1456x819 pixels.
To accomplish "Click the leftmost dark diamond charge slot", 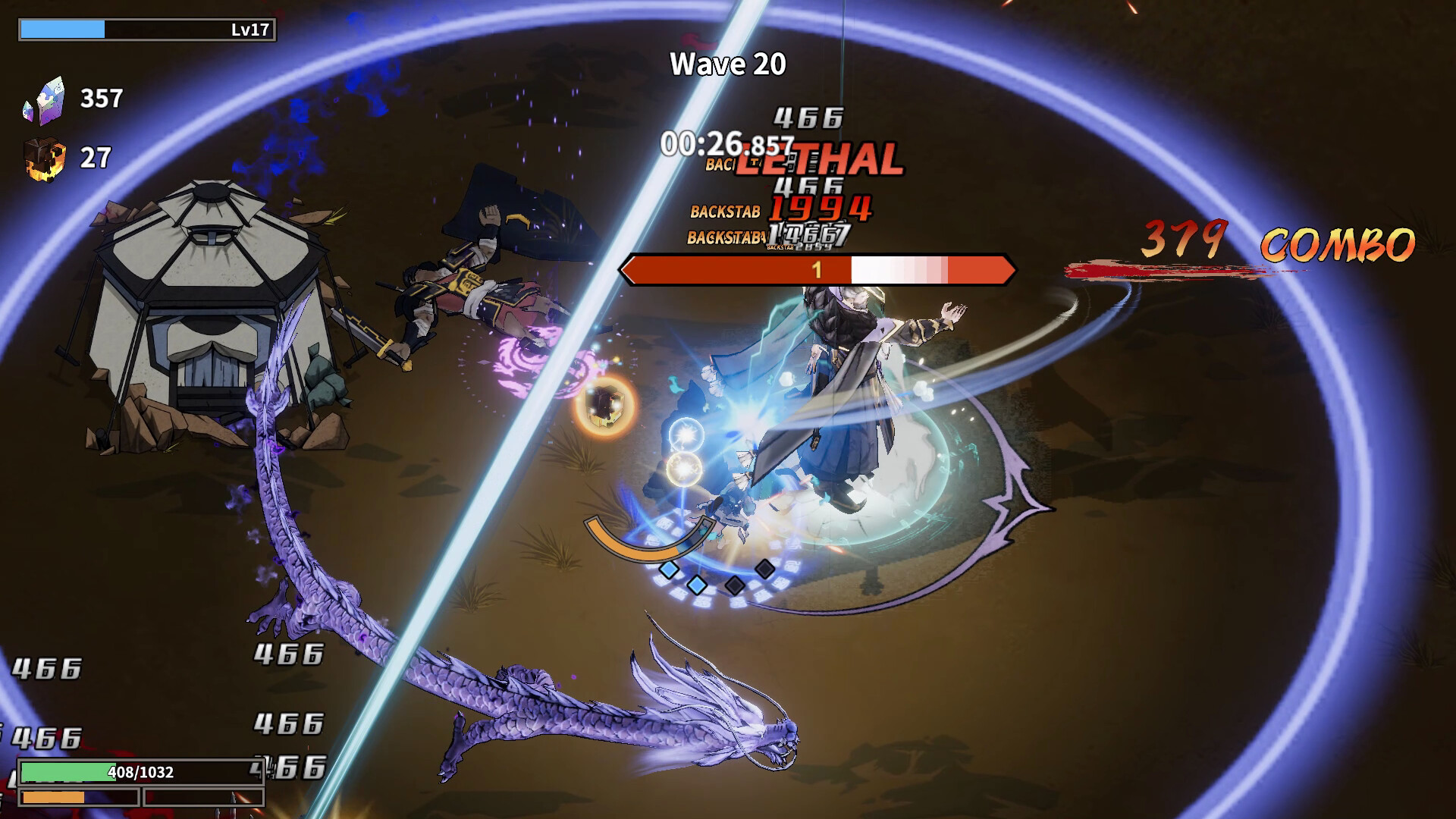I will pyautogui.click(x=733, y=585).
